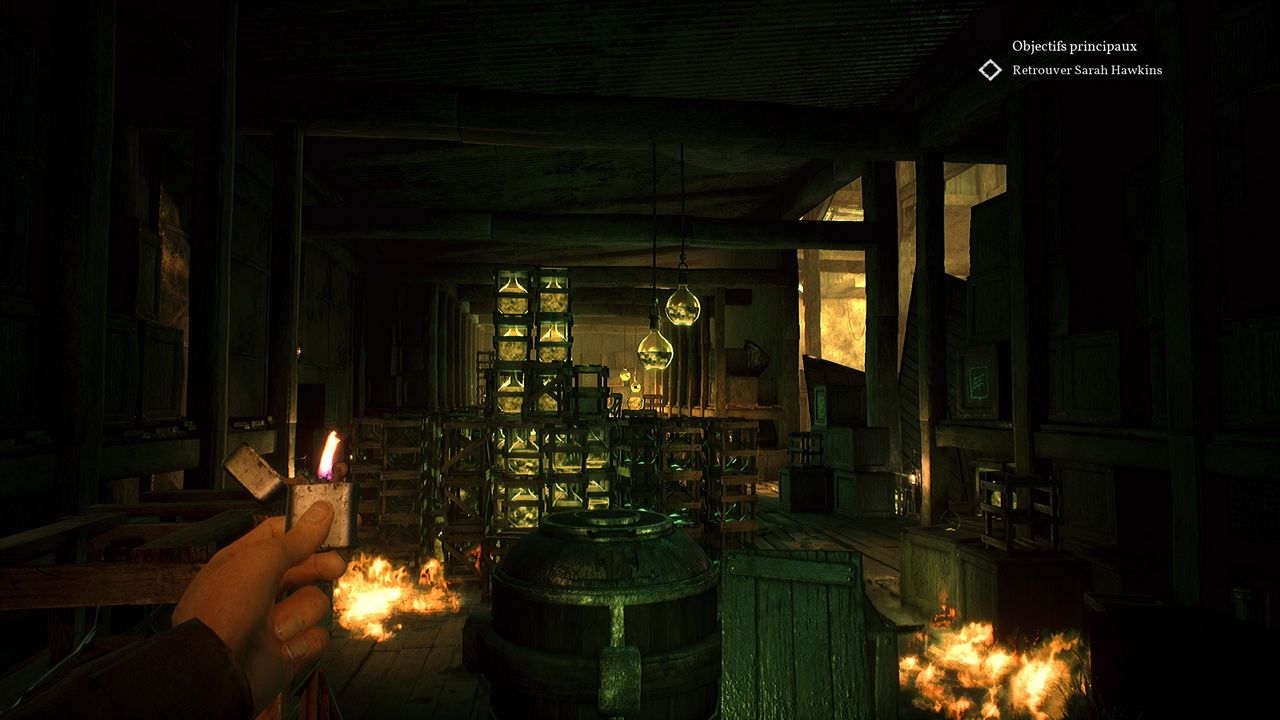Select the Retrouver Sarah Hawkins objective
This screenshot has height=720, width=1280.
tap(1087, 70)
